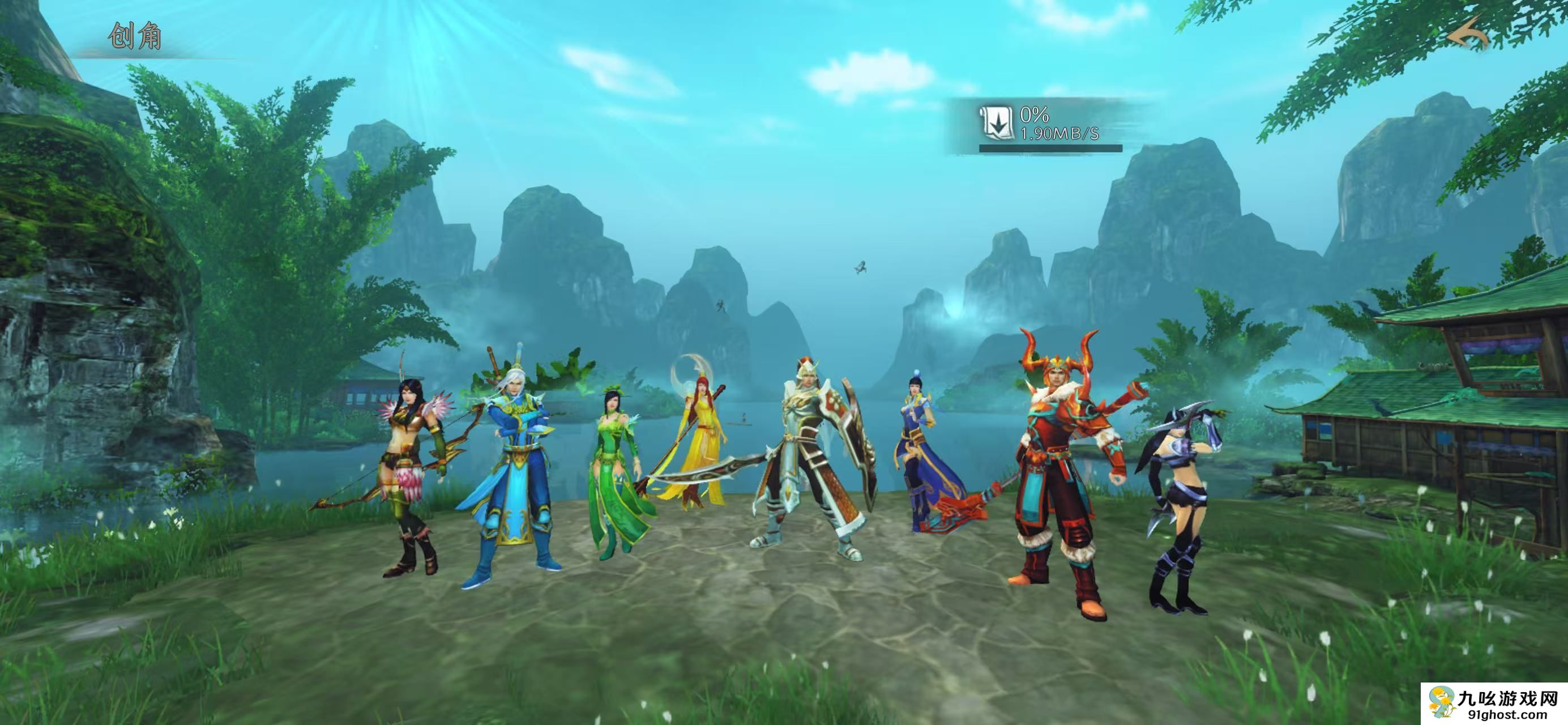Screen dimensions: 1568x725
Task: Select the woman in the dark blue gown
Action: click(919, 457)
